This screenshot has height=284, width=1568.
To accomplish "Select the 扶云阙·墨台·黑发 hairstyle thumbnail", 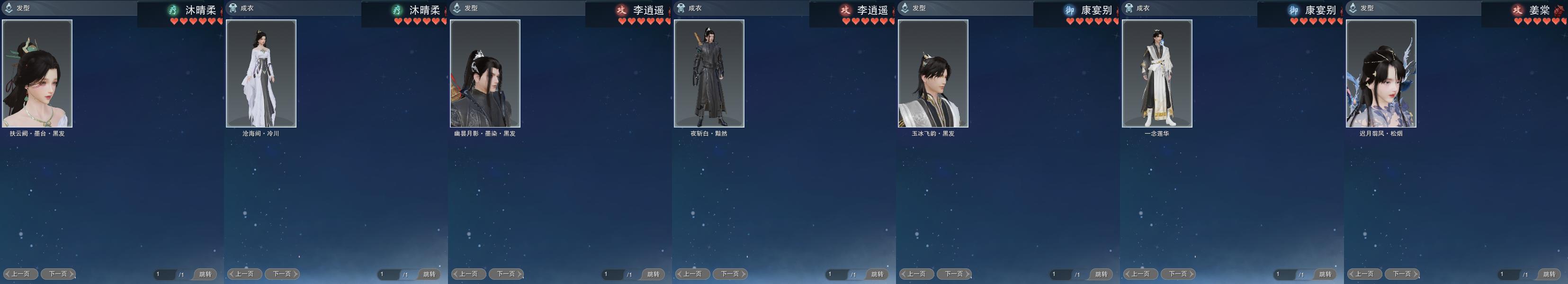I will click(37, 73).
